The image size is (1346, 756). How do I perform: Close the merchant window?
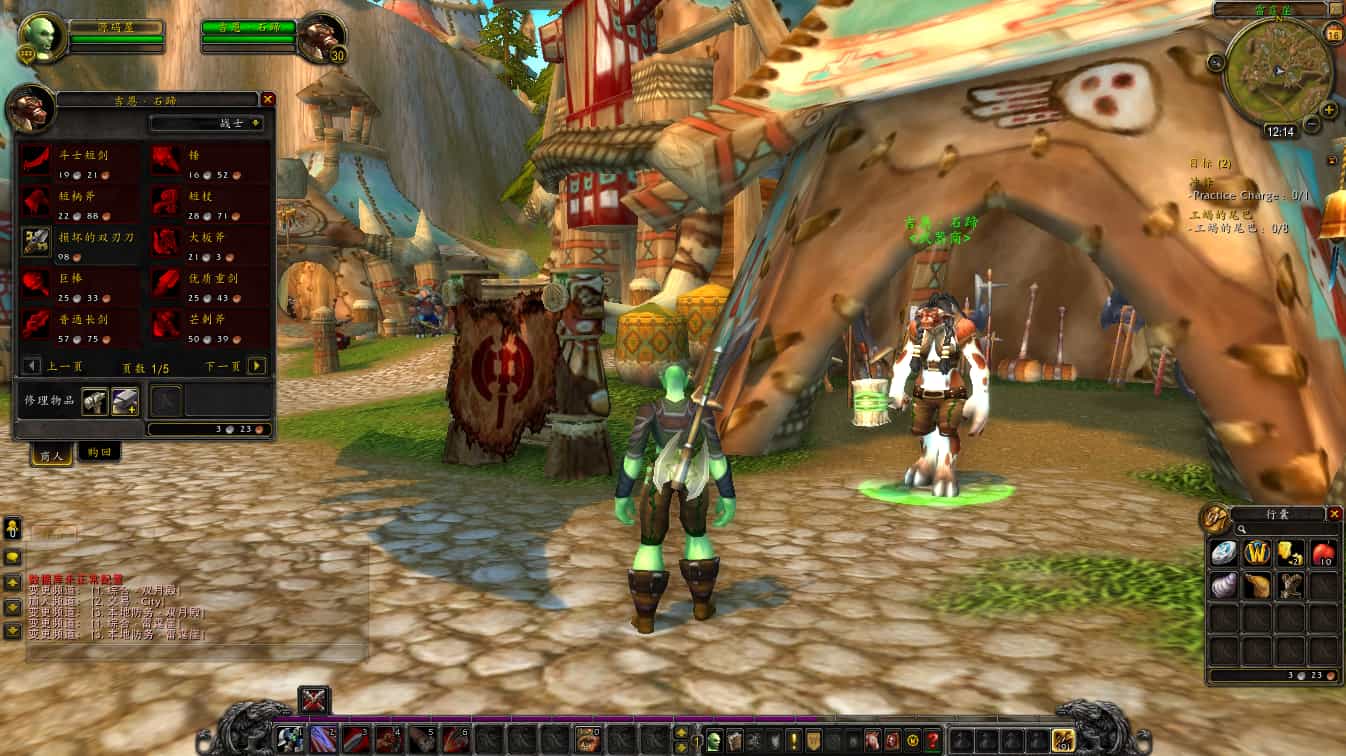[x=268, y=99]
